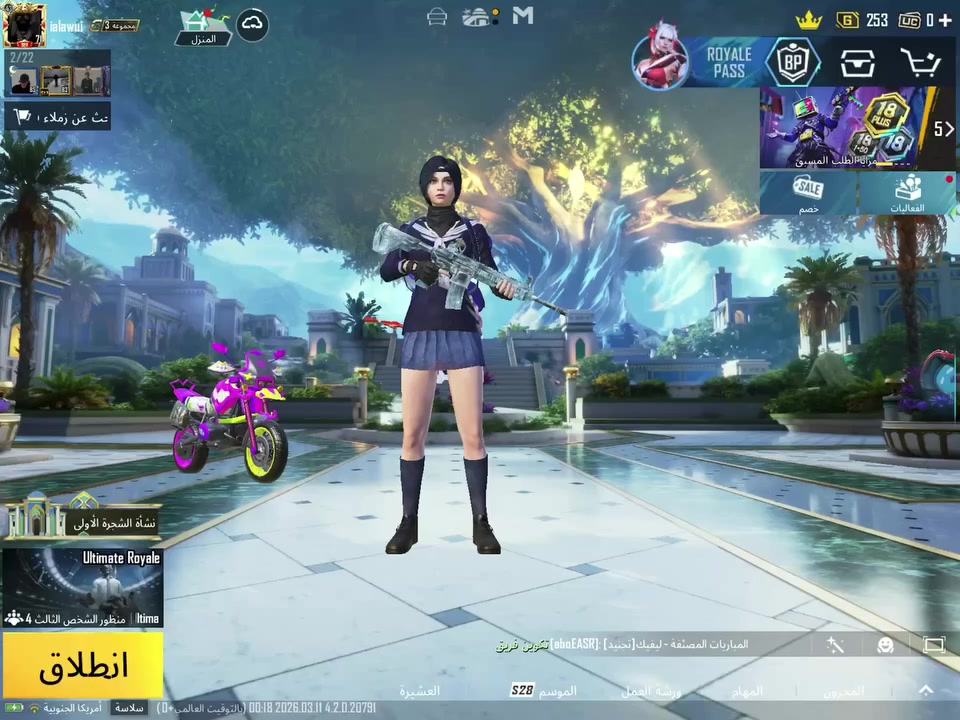Click the find teammates megaphone button
Viewport: 960px width, 720px height.
click(x=57, y=117)
